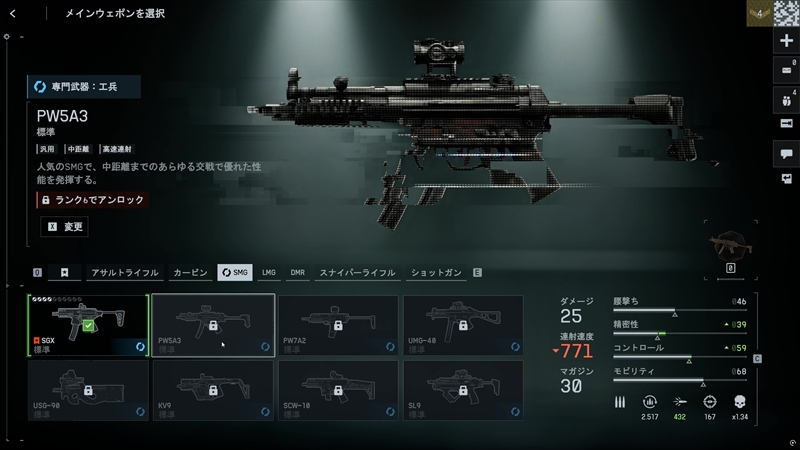Switch to the ショットガン tab
Screen dimensions: 800x450
(438, 272)
